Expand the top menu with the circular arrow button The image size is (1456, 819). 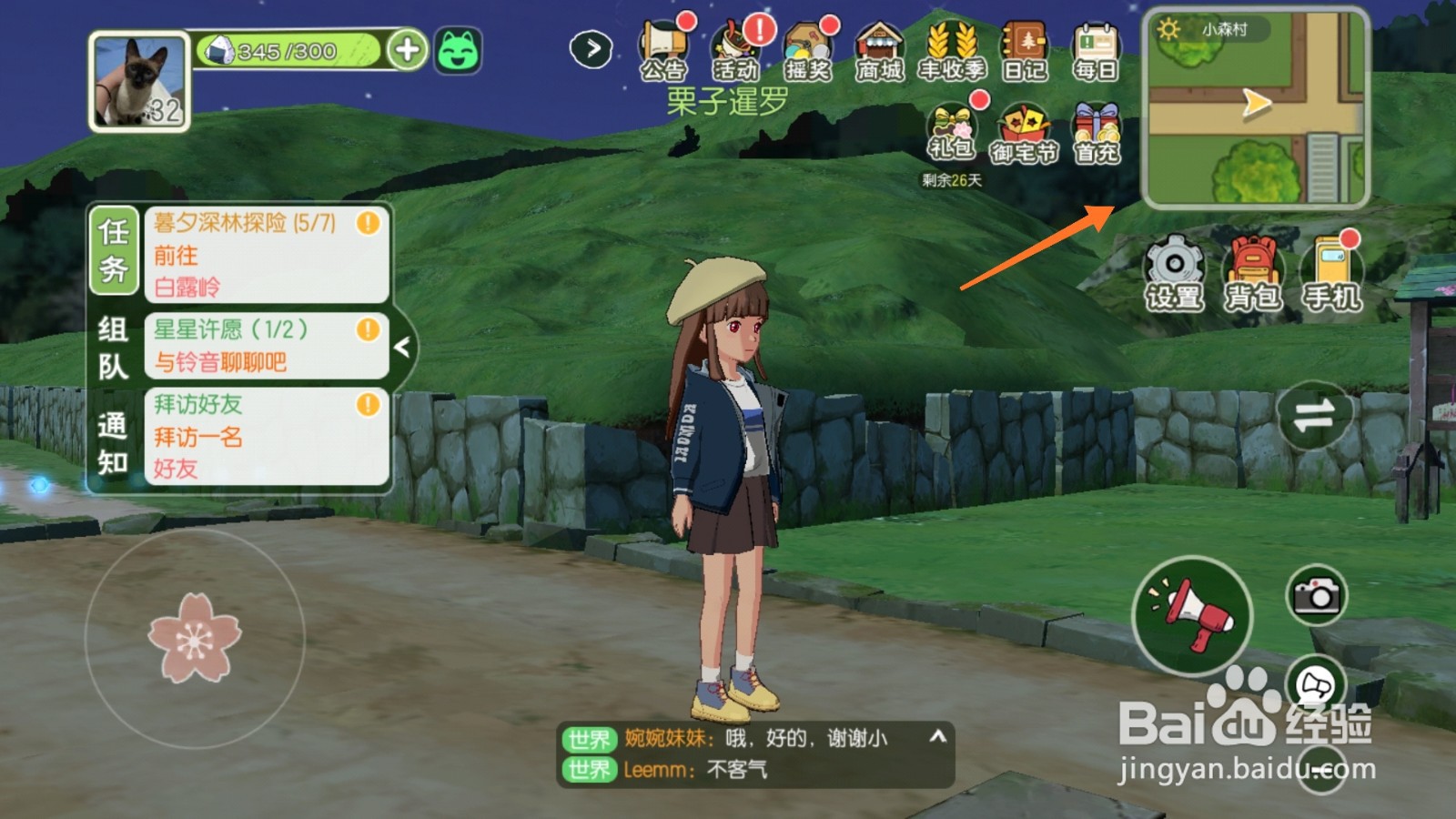coord(591,47)
